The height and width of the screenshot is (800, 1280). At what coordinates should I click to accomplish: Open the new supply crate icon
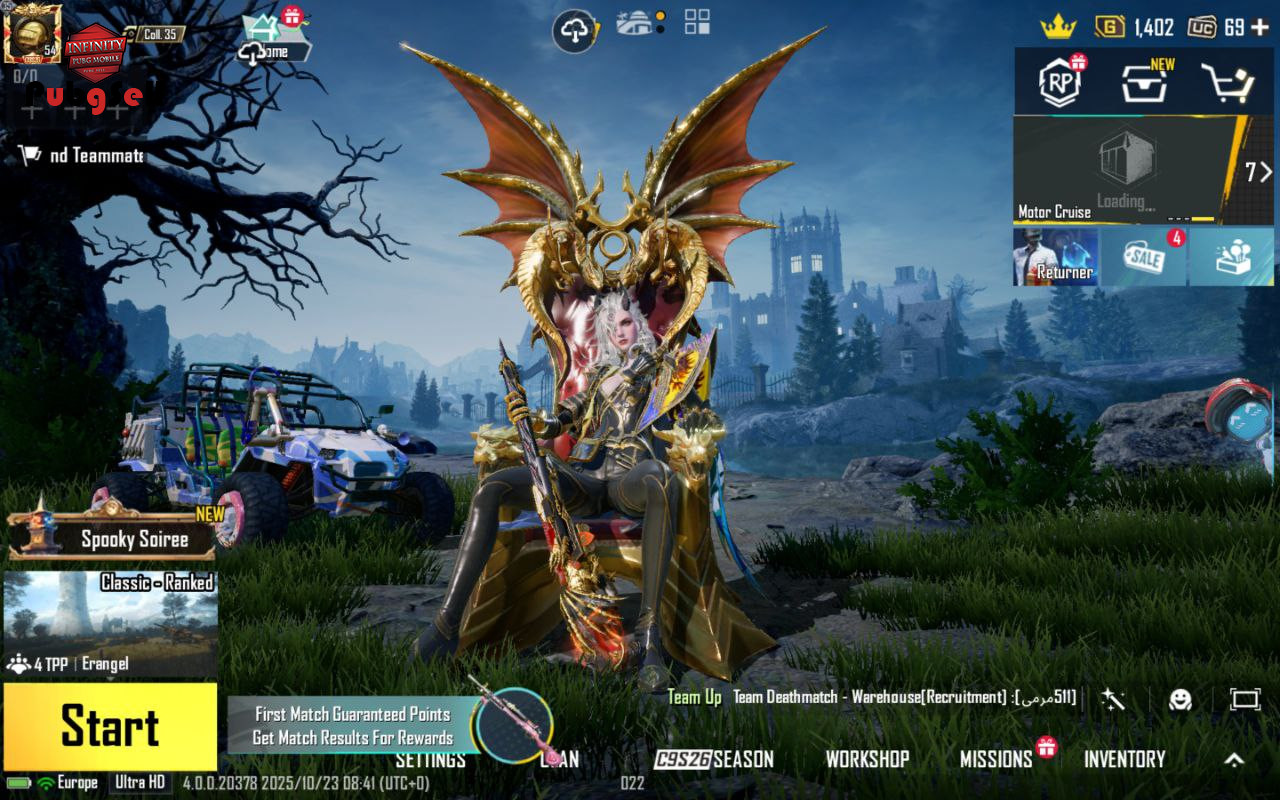click(x=1144, y=84)
